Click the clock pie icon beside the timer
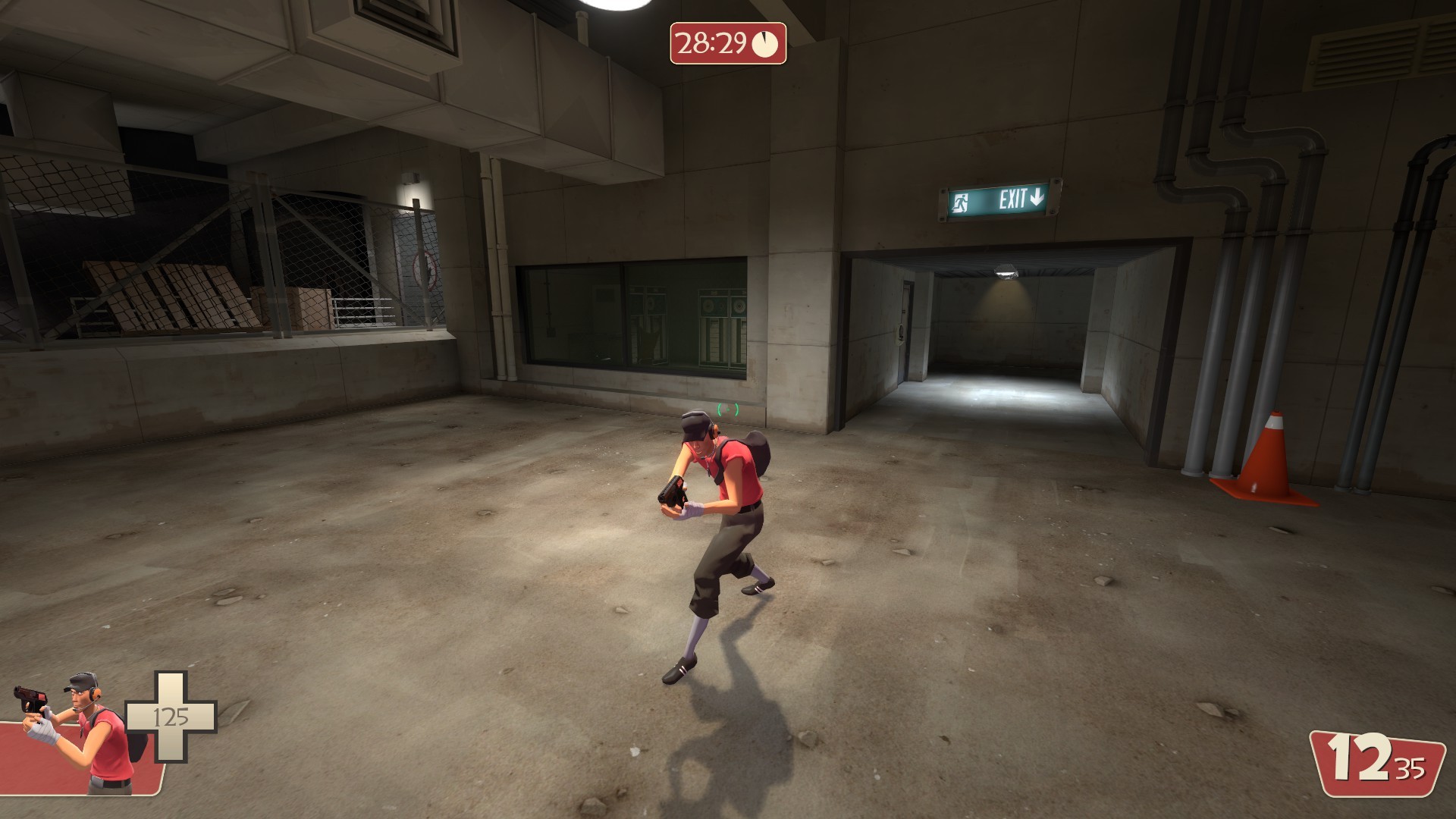The height and width of the screenshot is (819, 1456). [765, 42]
